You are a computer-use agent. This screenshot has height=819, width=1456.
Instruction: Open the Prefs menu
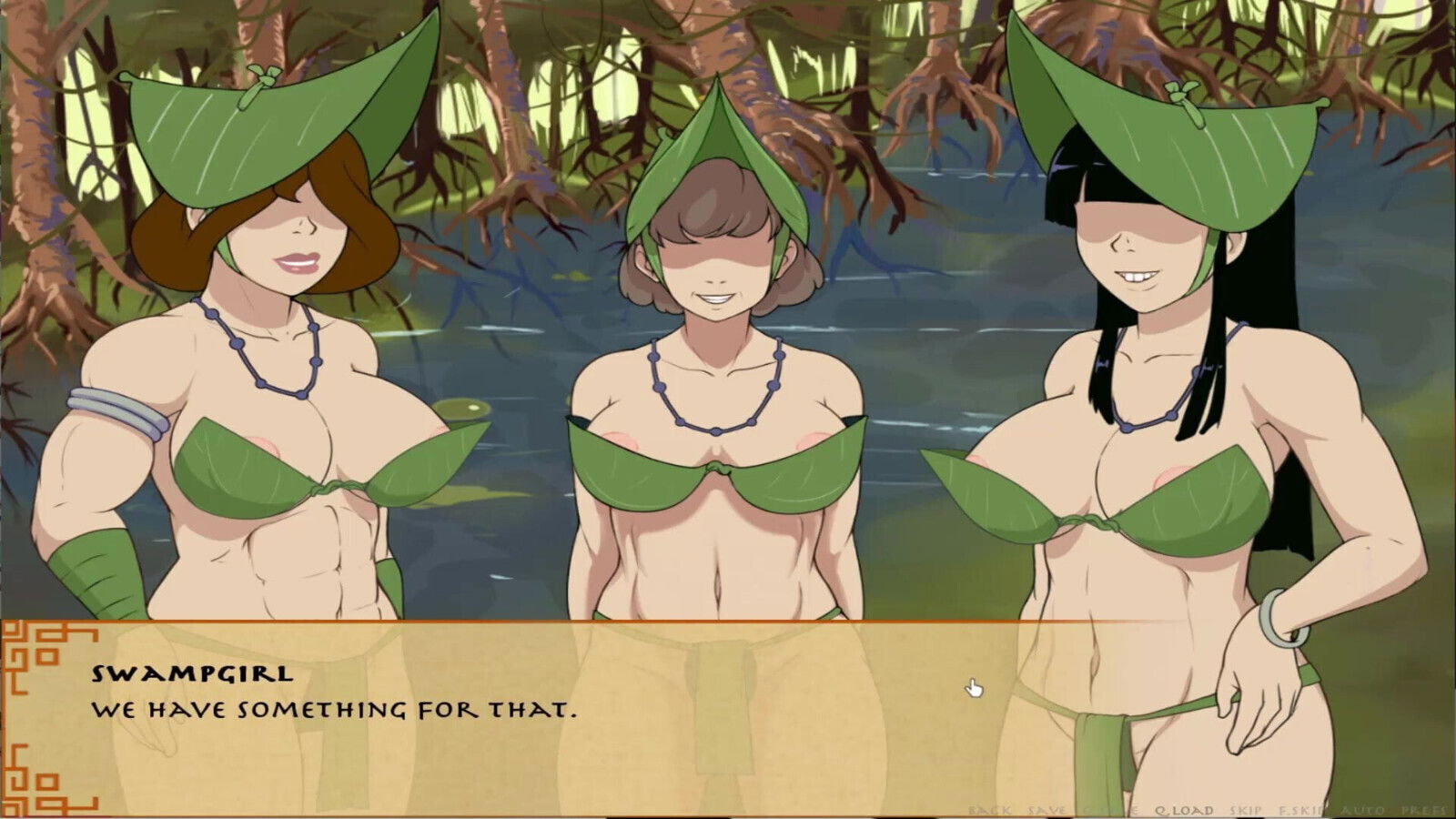[x=1424, y=810]
